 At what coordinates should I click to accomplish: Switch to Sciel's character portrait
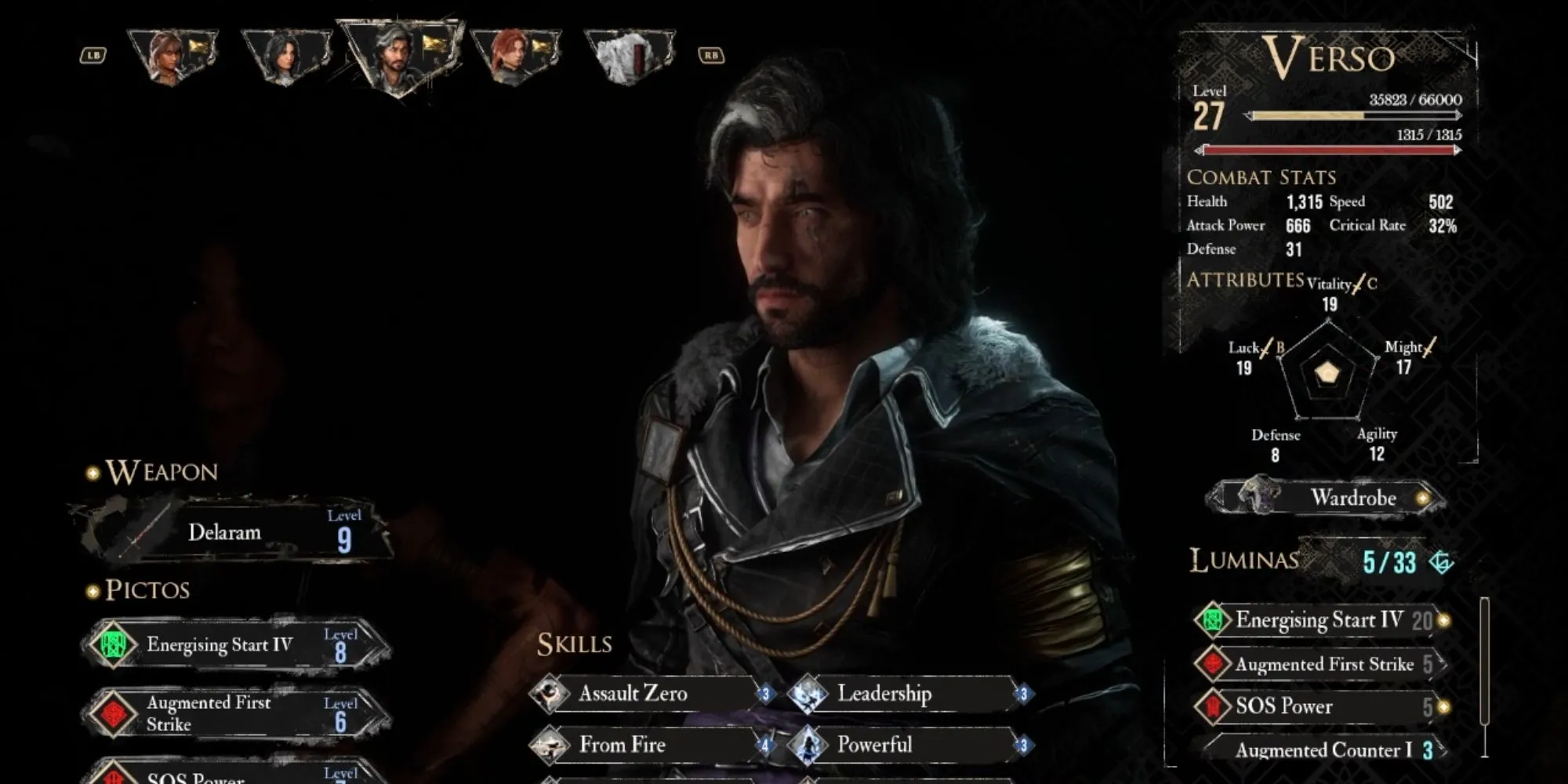click(x=173, y=56)
